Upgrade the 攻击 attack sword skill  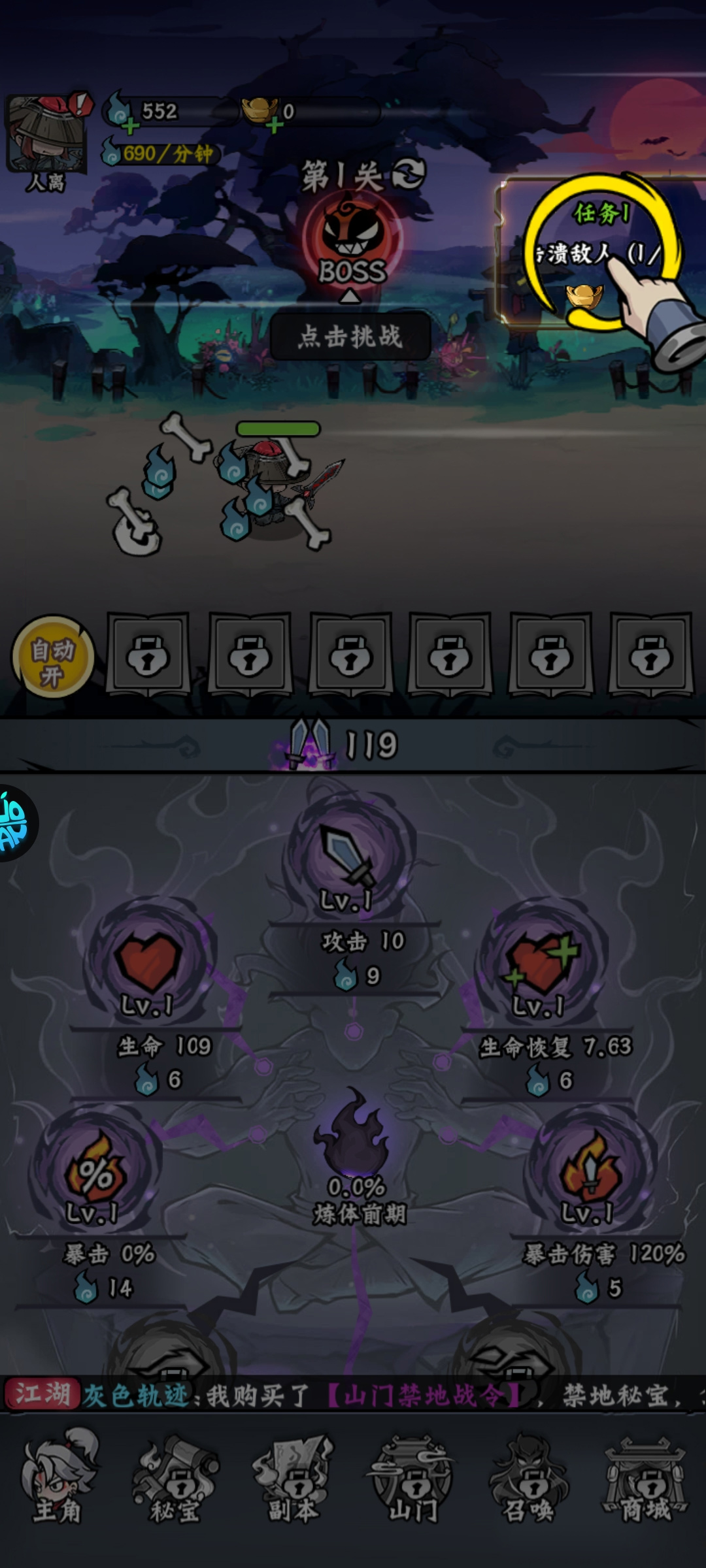pos(352,856)
